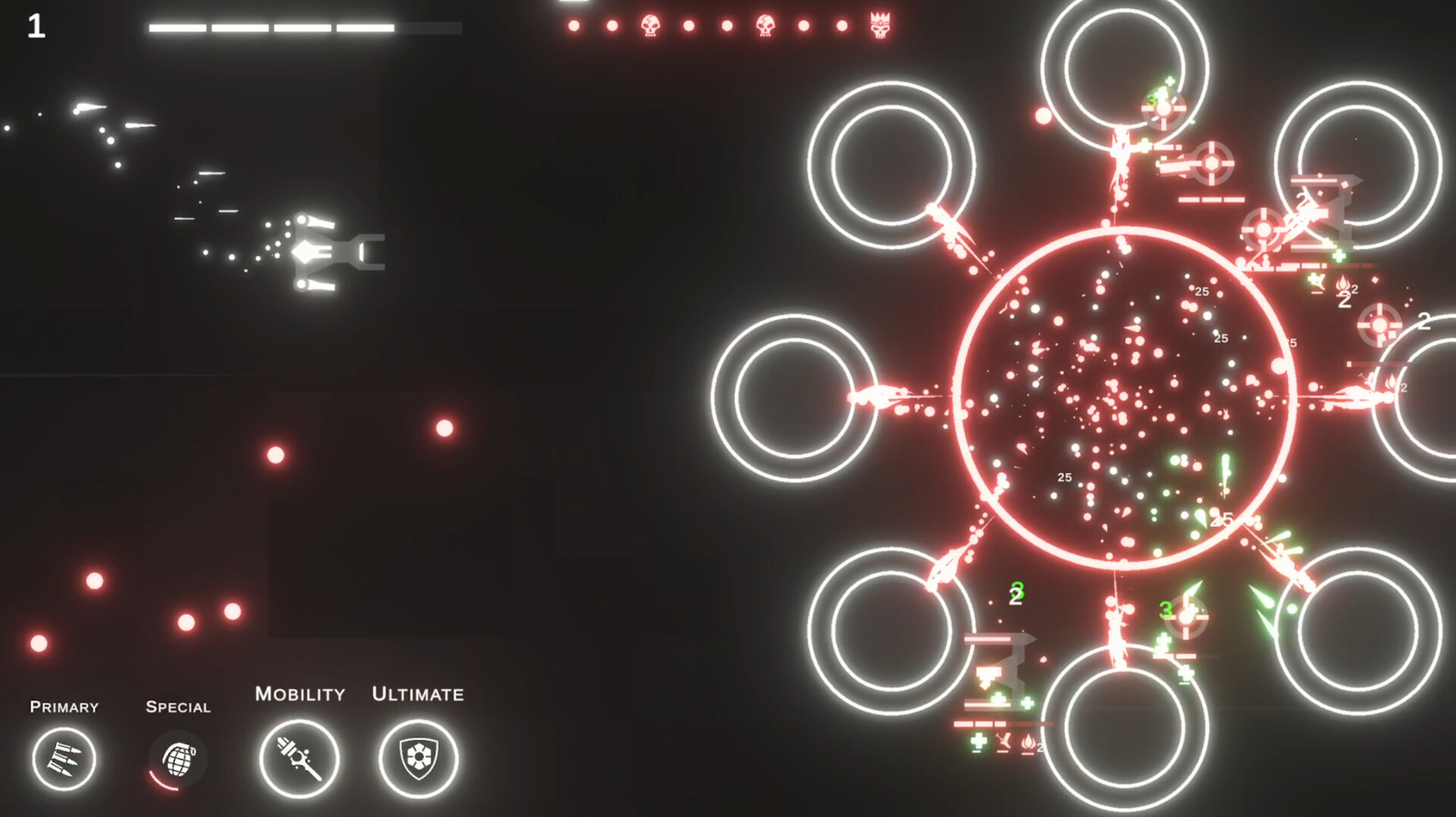
Task: Click the segmented health bar top left
Action: [303, 27]
